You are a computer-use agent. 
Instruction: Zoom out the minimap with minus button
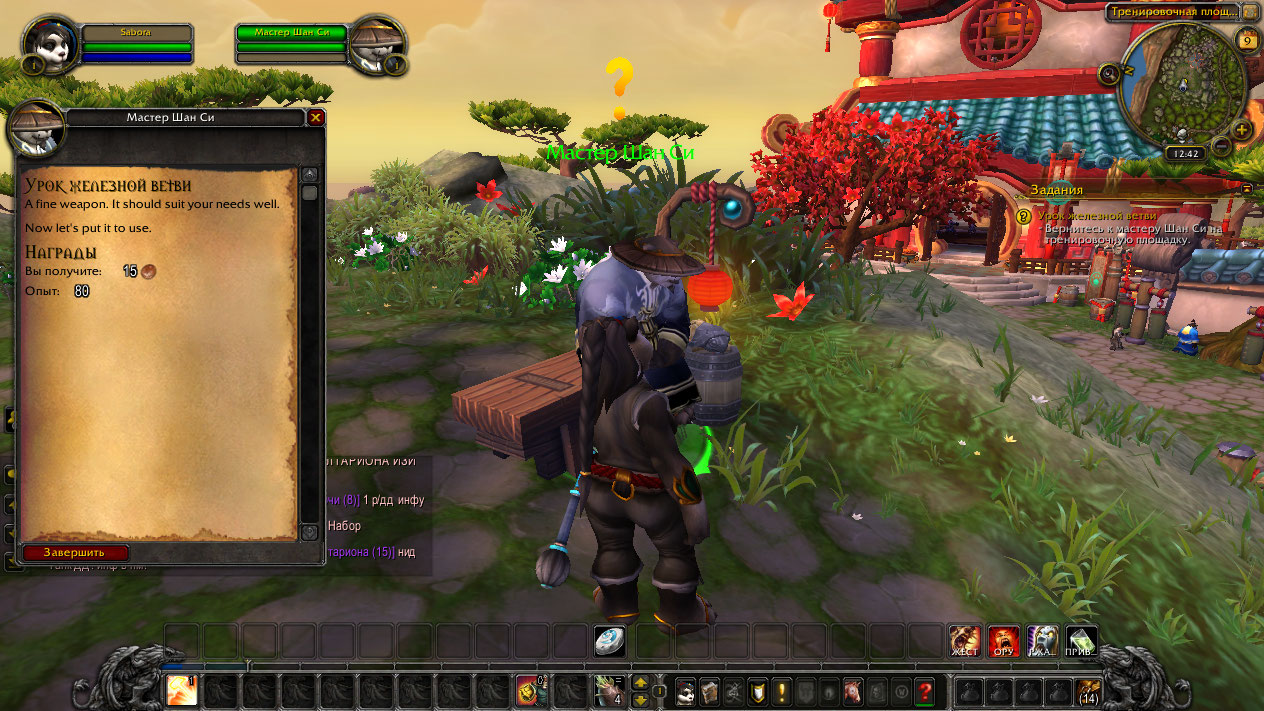coord(1221,147)
